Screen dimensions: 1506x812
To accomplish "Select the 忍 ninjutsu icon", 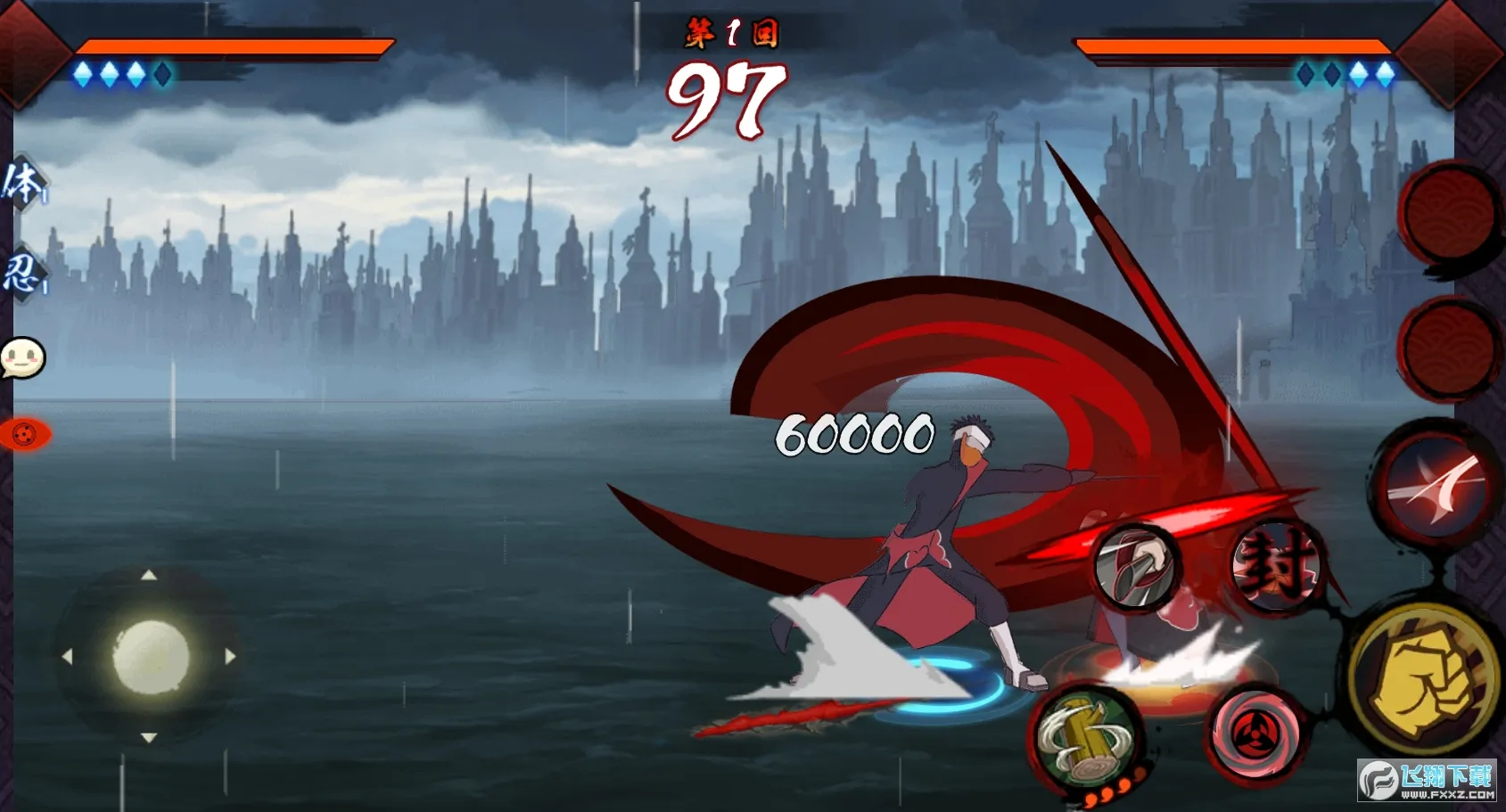I will 22,273.
